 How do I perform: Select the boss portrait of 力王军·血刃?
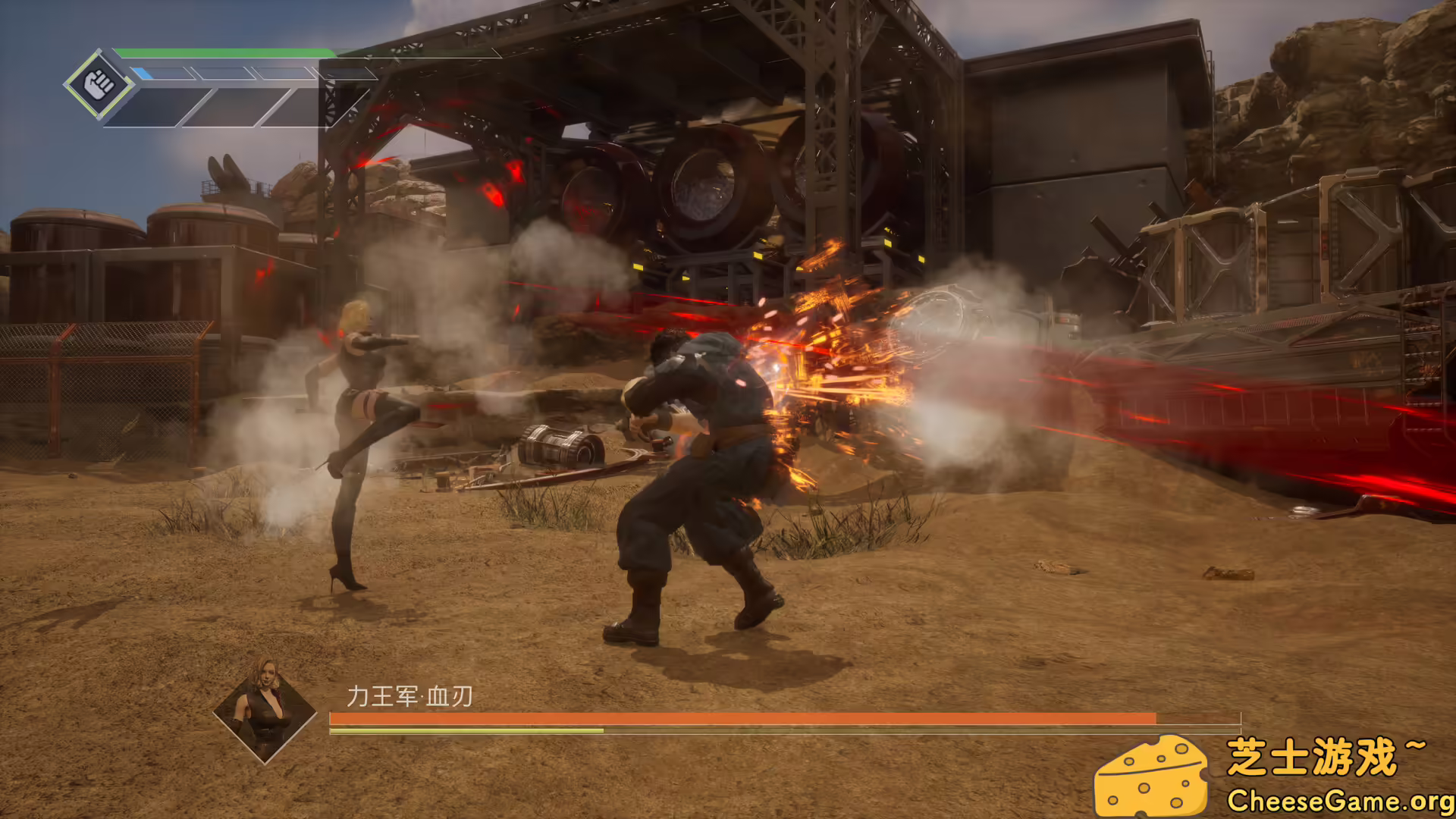coord(265,711)
